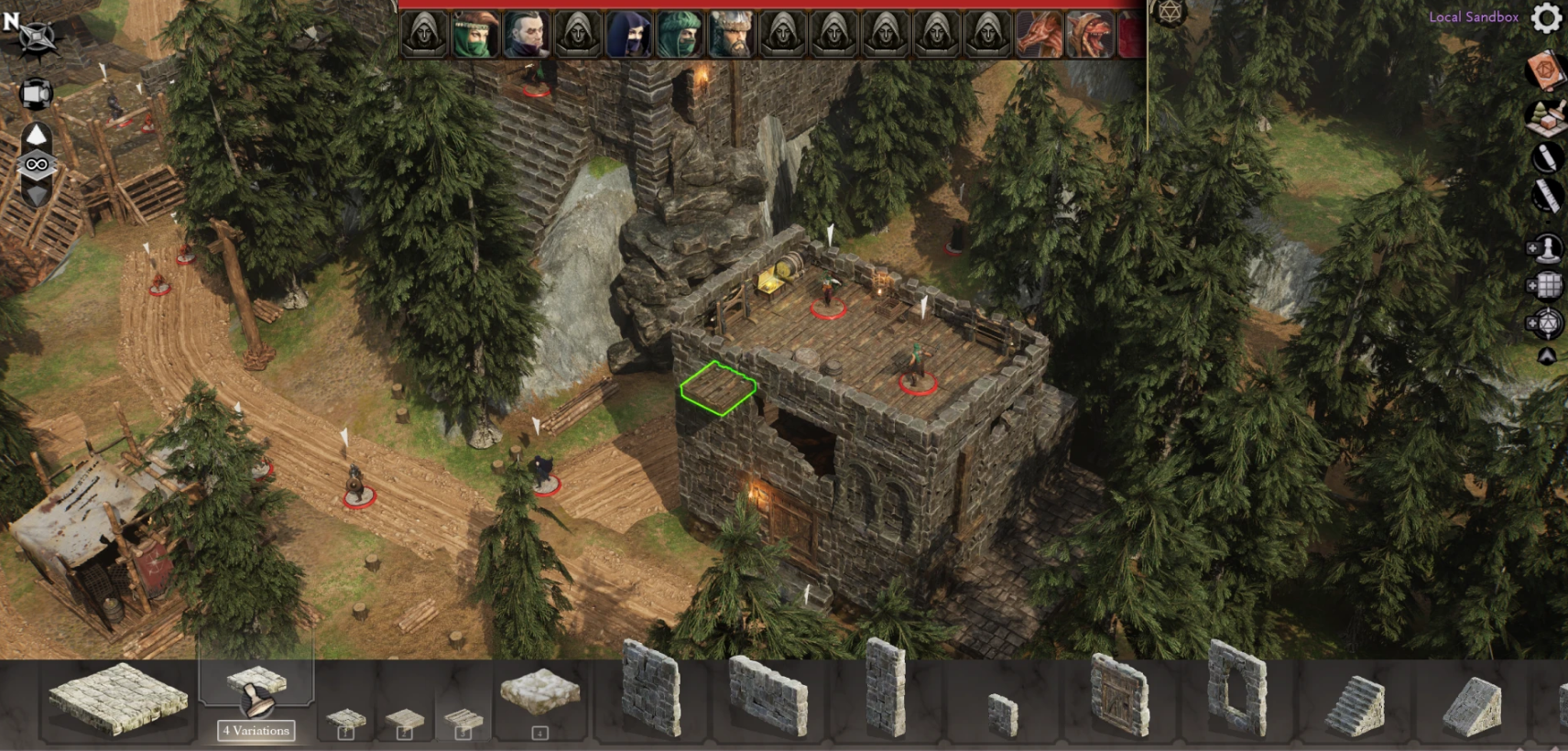The height and width of the screenshot is (751, 1568).
Task: Open the add-dice button on the right
Action: [1544, 323]
